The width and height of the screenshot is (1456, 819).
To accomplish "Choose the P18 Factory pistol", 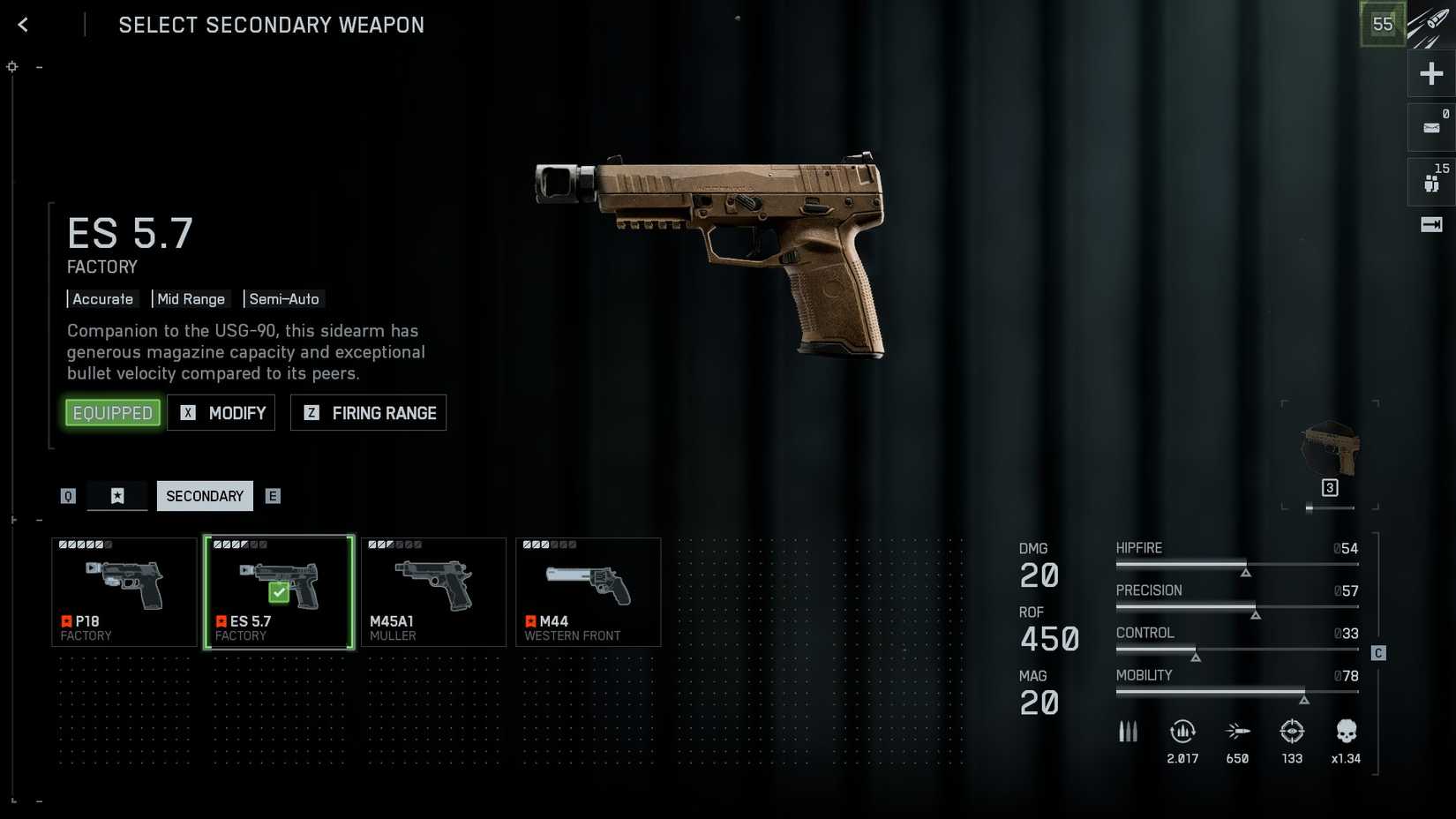I will click(x=124, y=592).
